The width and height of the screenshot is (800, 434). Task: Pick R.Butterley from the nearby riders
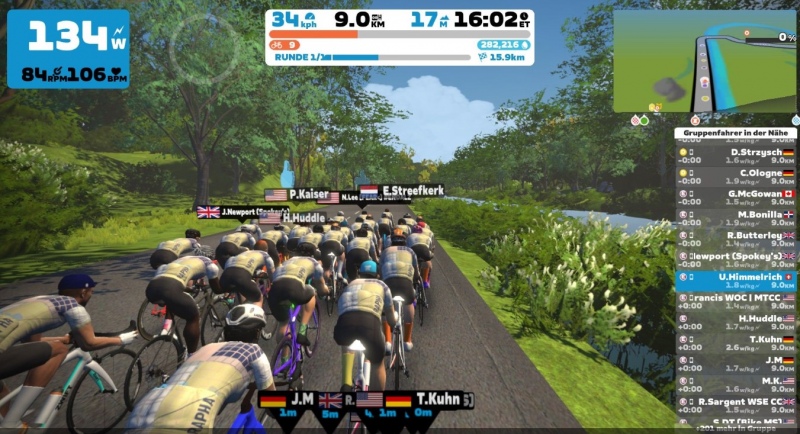[x=735, y=238]
